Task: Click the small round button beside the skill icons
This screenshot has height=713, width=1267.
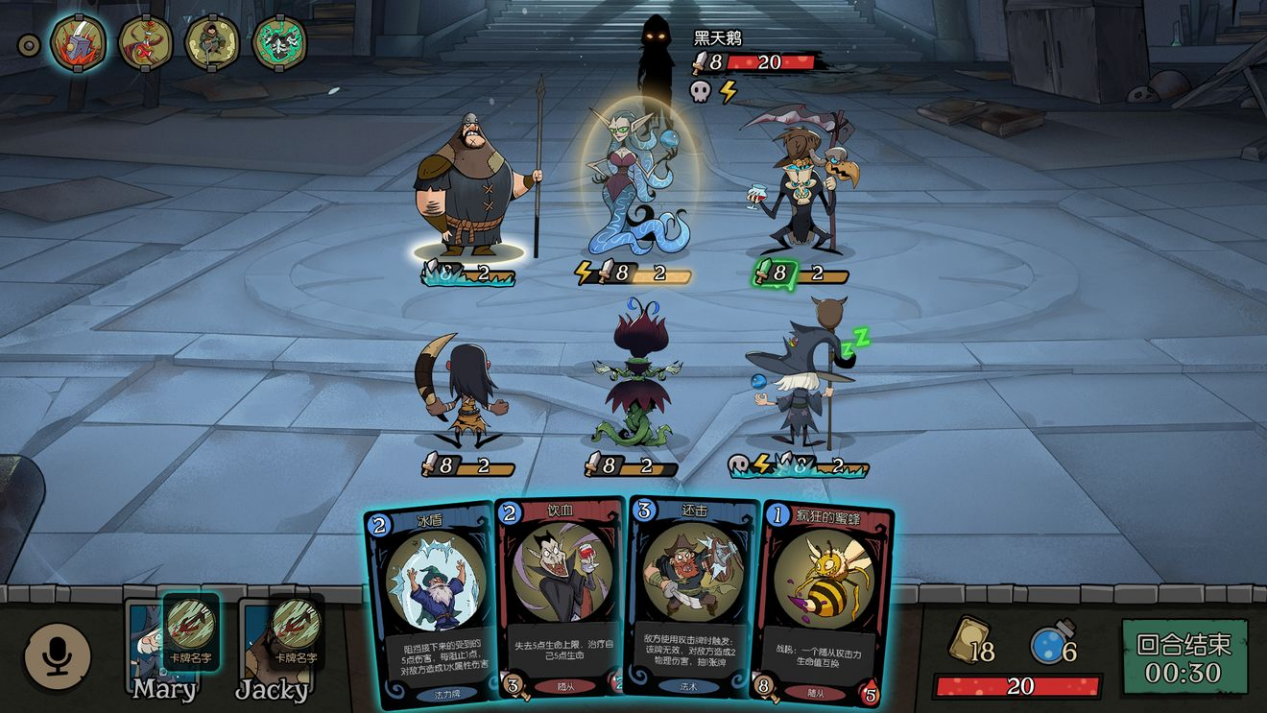Action: point(30,45)
